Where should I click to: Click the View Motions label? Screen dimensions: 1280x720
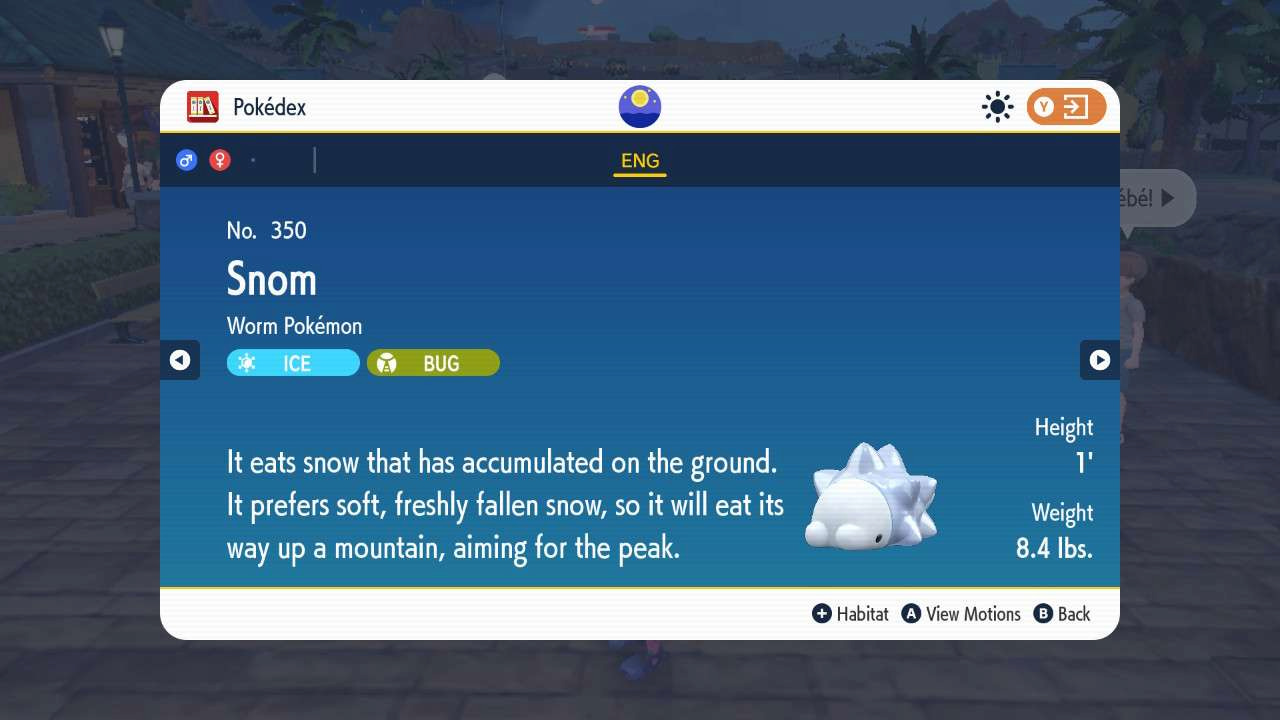[x=973, y=614]
